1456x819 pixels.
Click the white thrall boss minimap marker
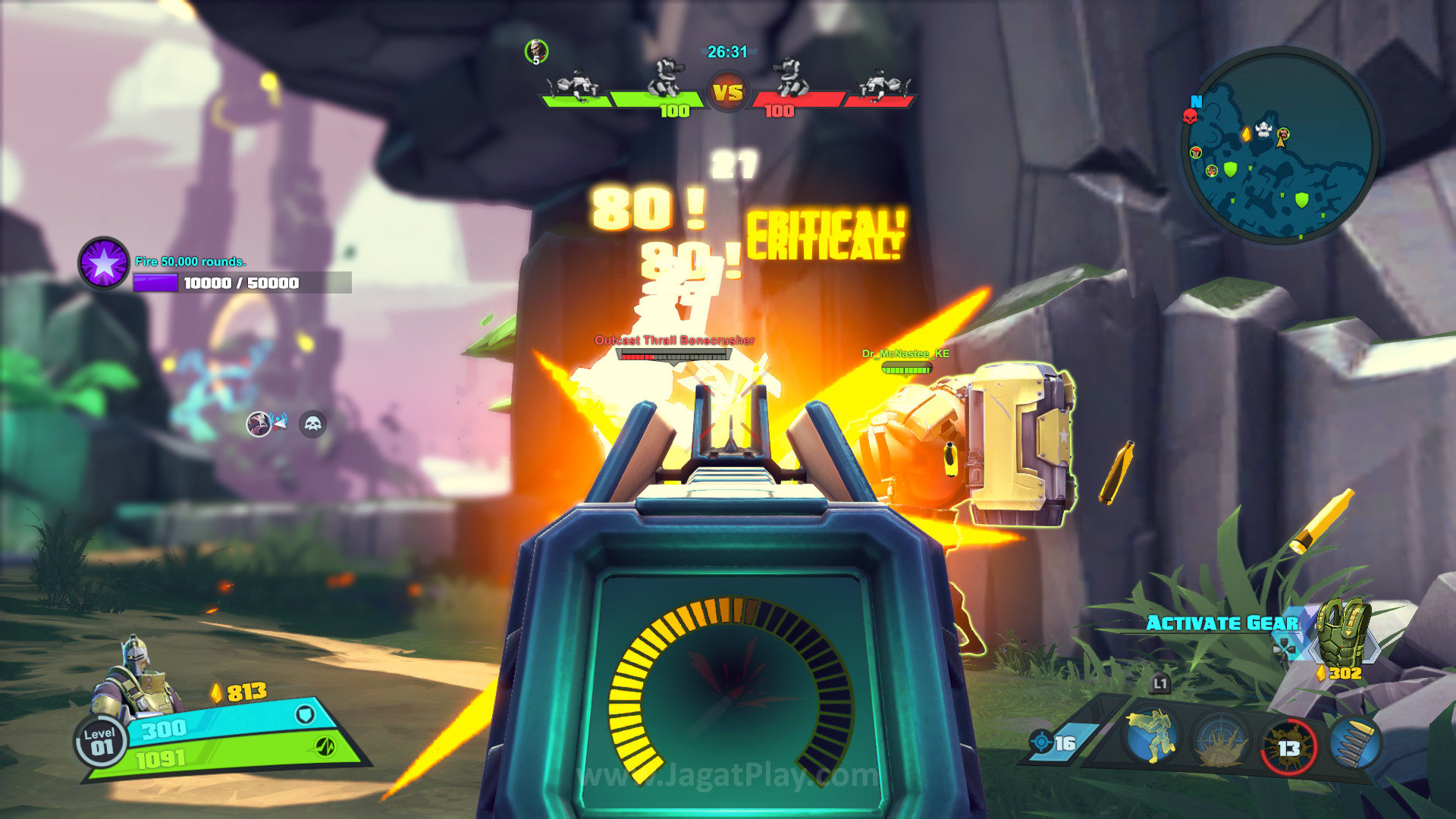pos(1263,130)
